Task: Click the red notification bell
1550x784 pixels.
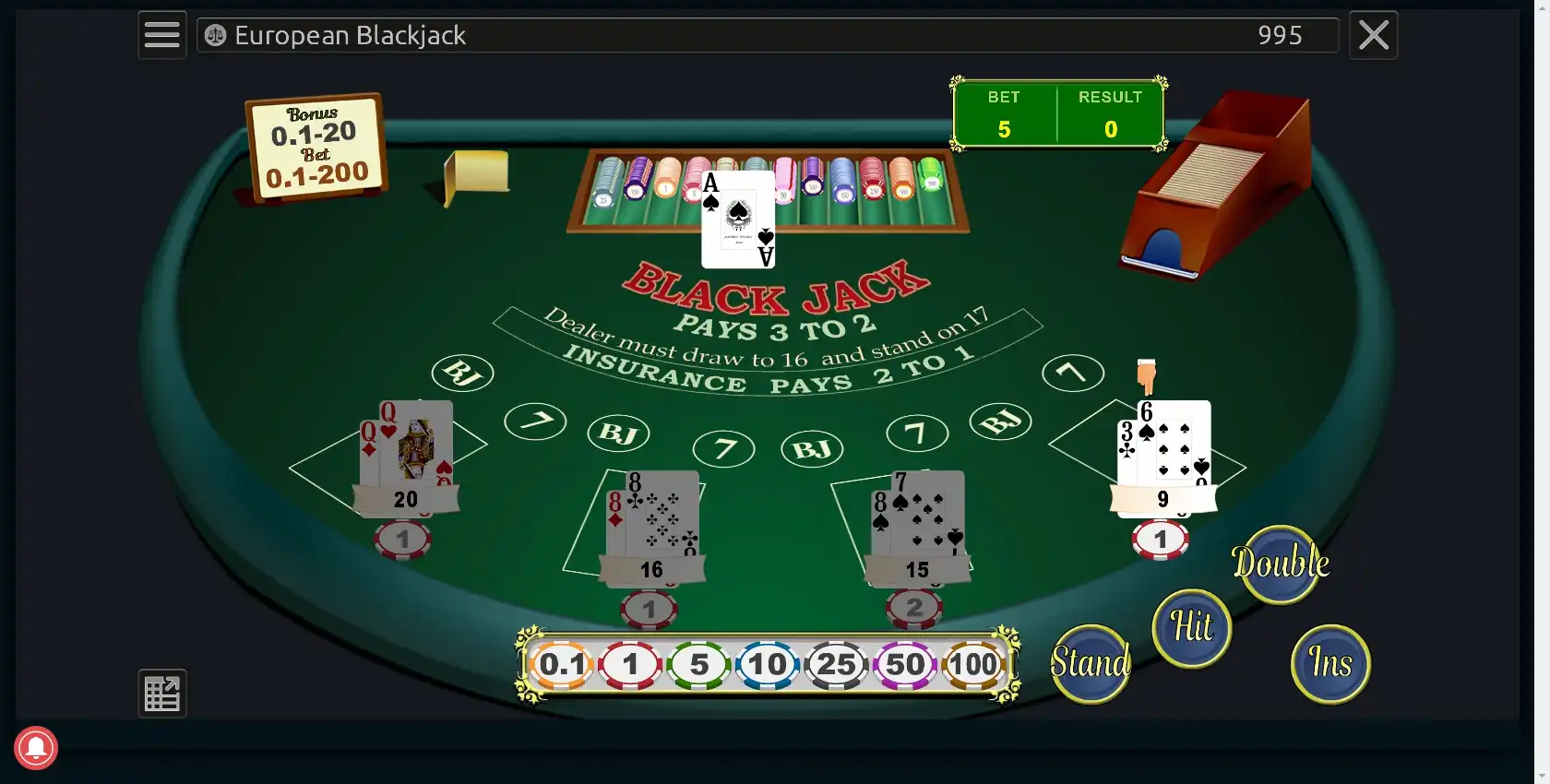Action: tap(36, 748)
